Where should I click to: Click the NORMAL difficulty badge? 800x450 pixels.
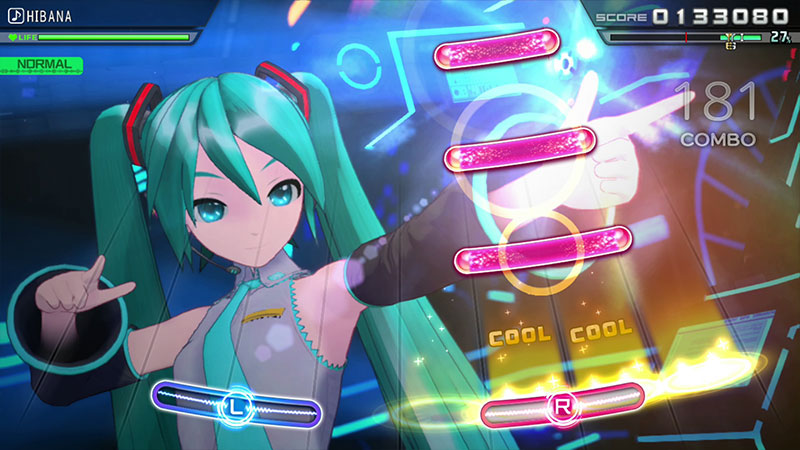42,64
